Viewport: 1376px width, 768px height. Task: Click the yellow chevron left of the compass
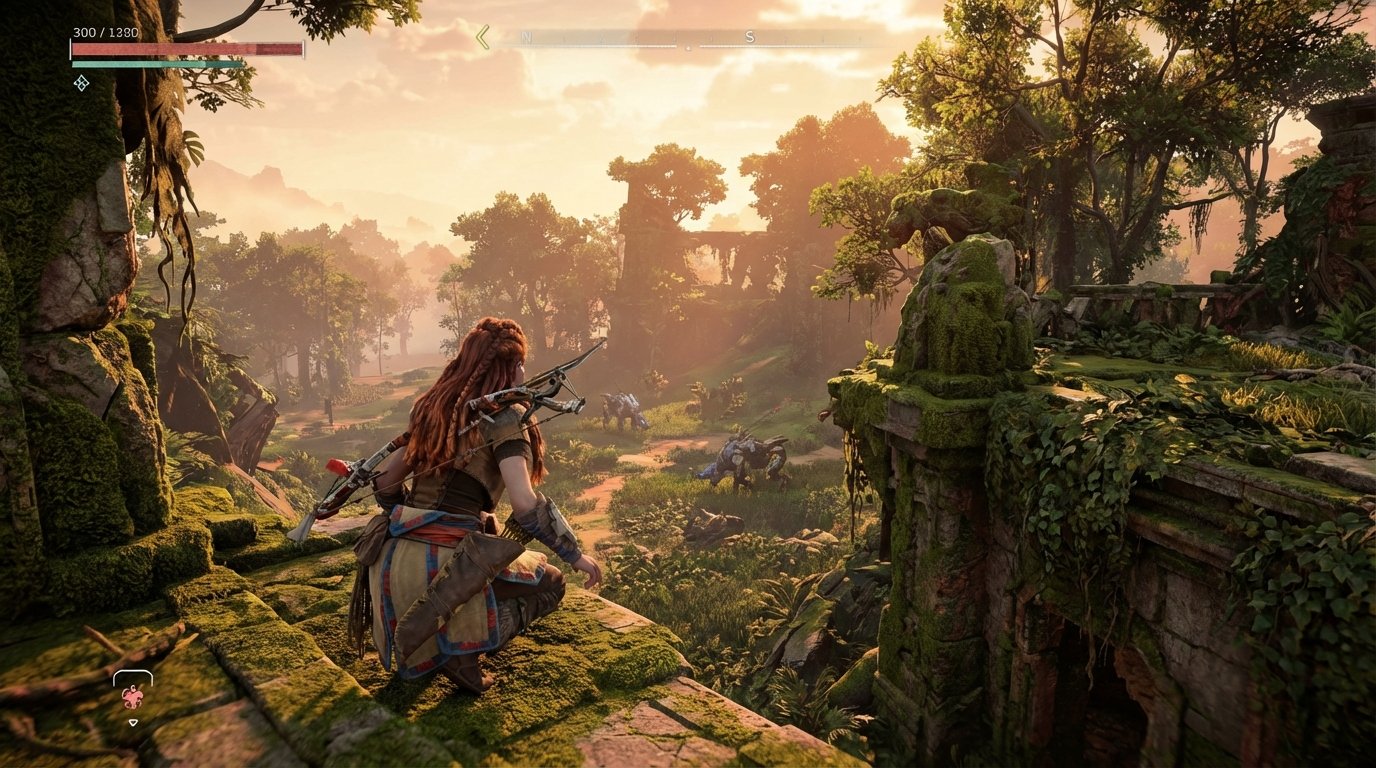click(482, 36)
